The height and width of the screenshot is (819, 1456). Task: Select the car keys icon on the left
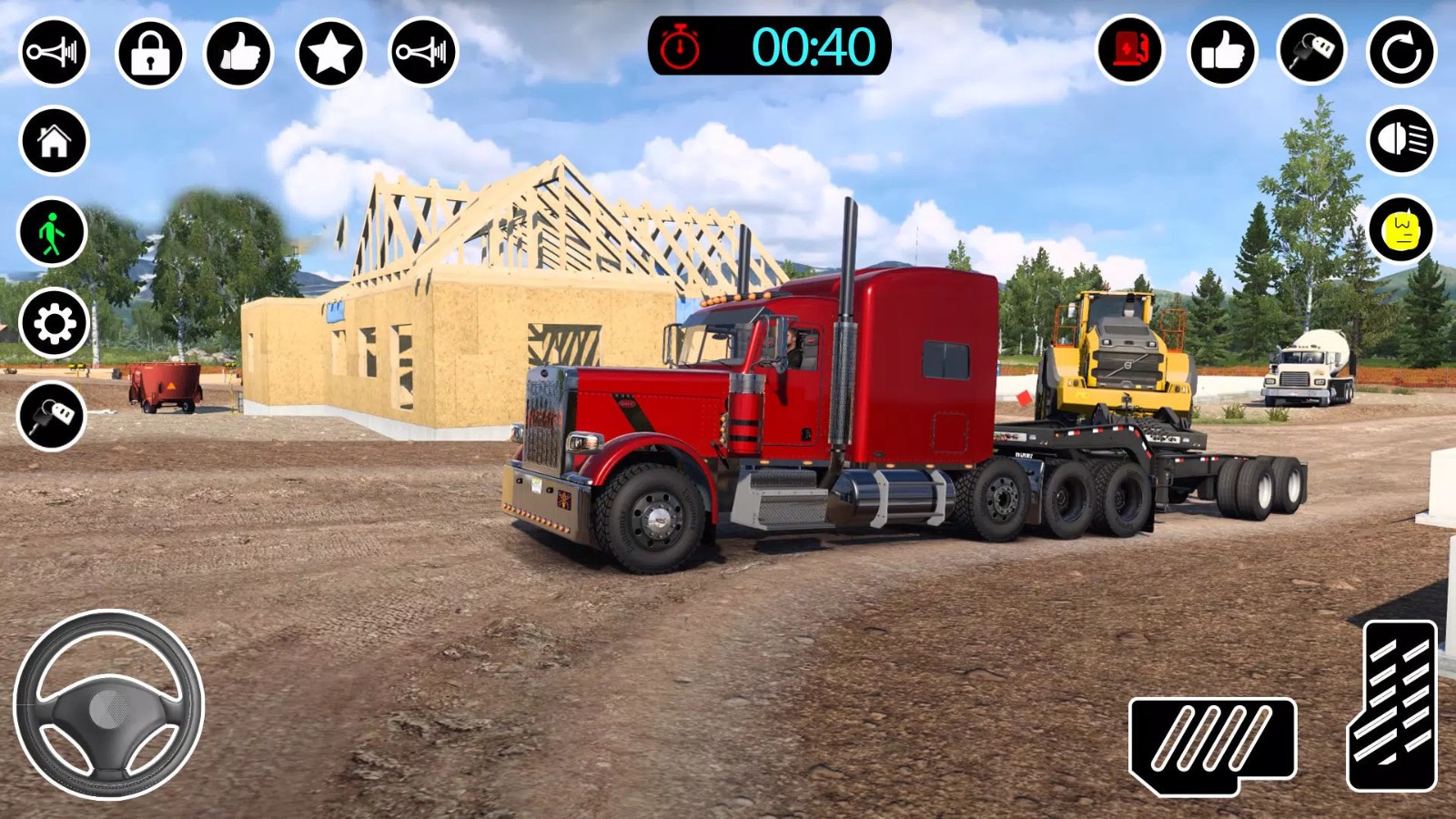coord(53,416)
